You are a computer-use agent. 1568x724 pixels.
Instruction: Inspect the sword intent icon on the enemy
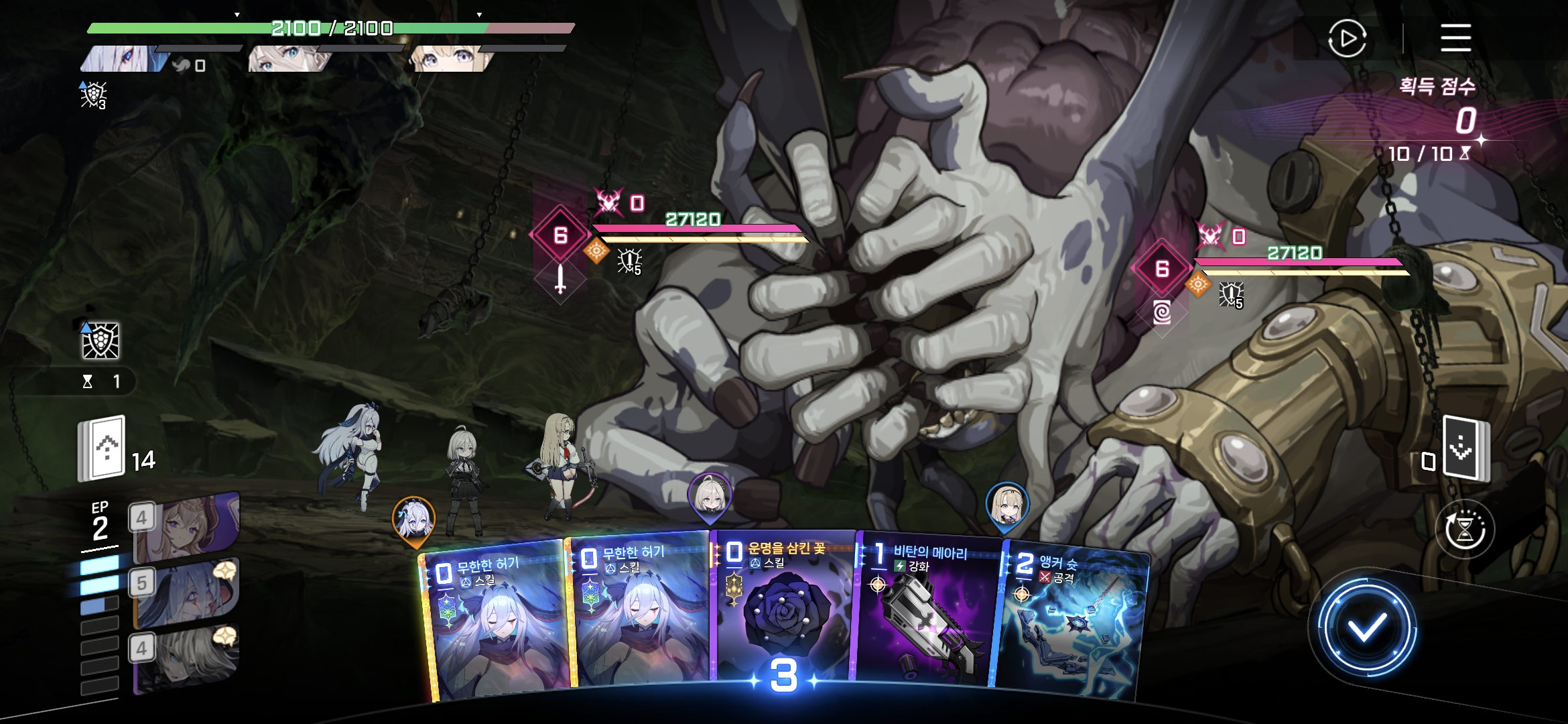point(560,279)
